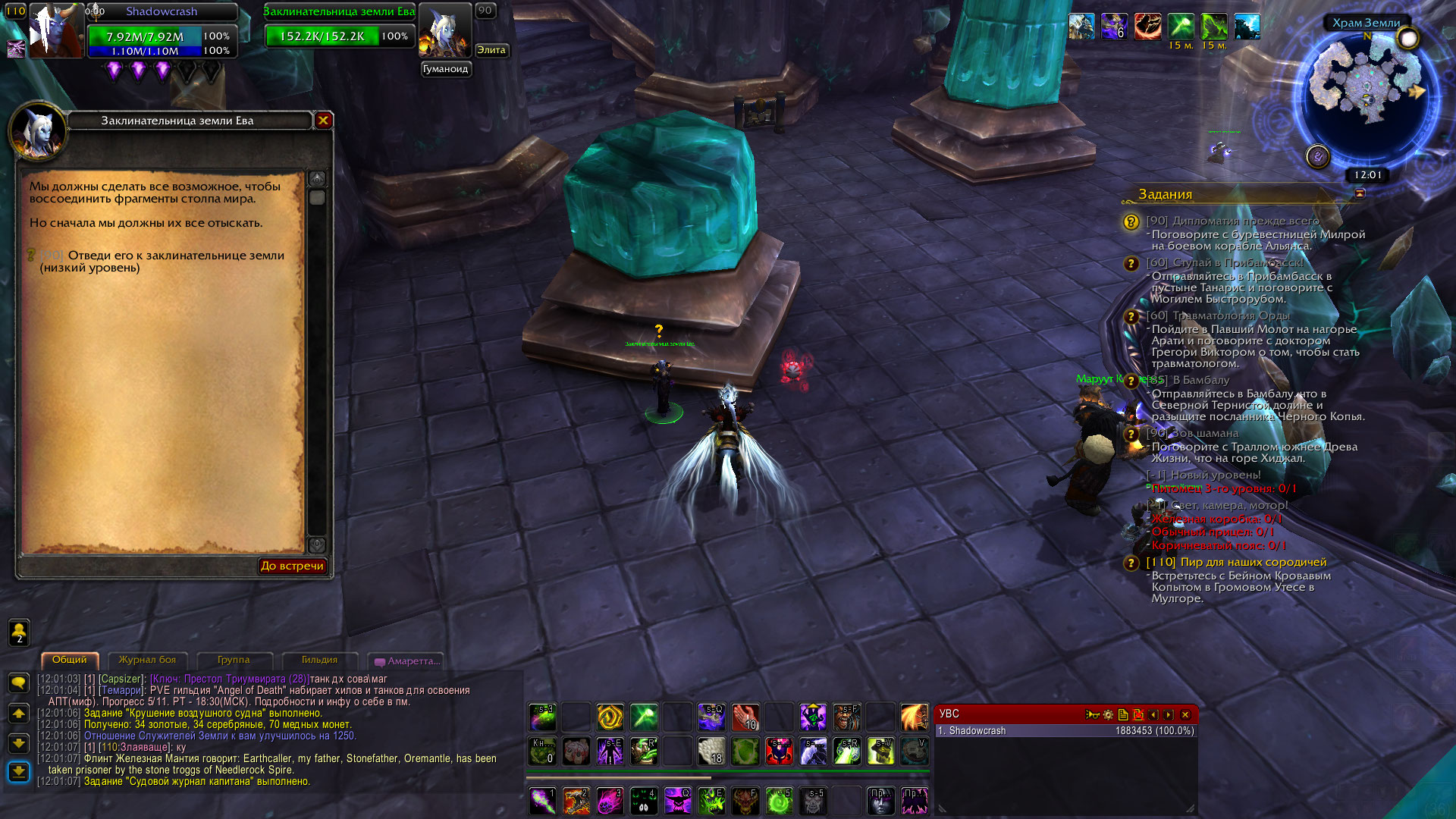Click the 'До встречи' goodbye button
The height and width of the screenshot is (819, 1456).
[292, 566]
